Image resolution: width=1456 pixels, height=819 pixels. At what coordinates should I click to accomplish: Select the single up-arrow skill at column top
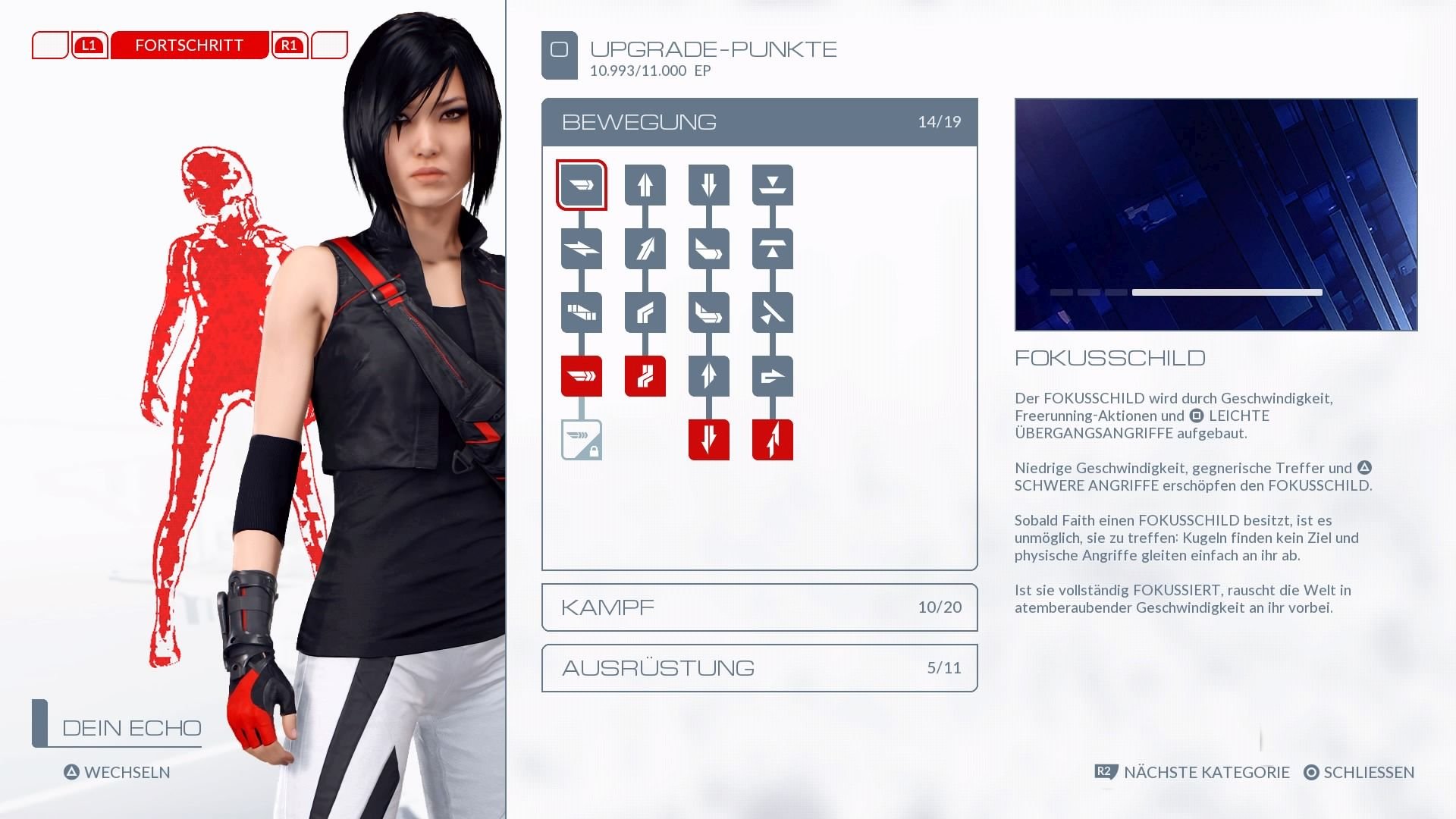coord(645,184)
